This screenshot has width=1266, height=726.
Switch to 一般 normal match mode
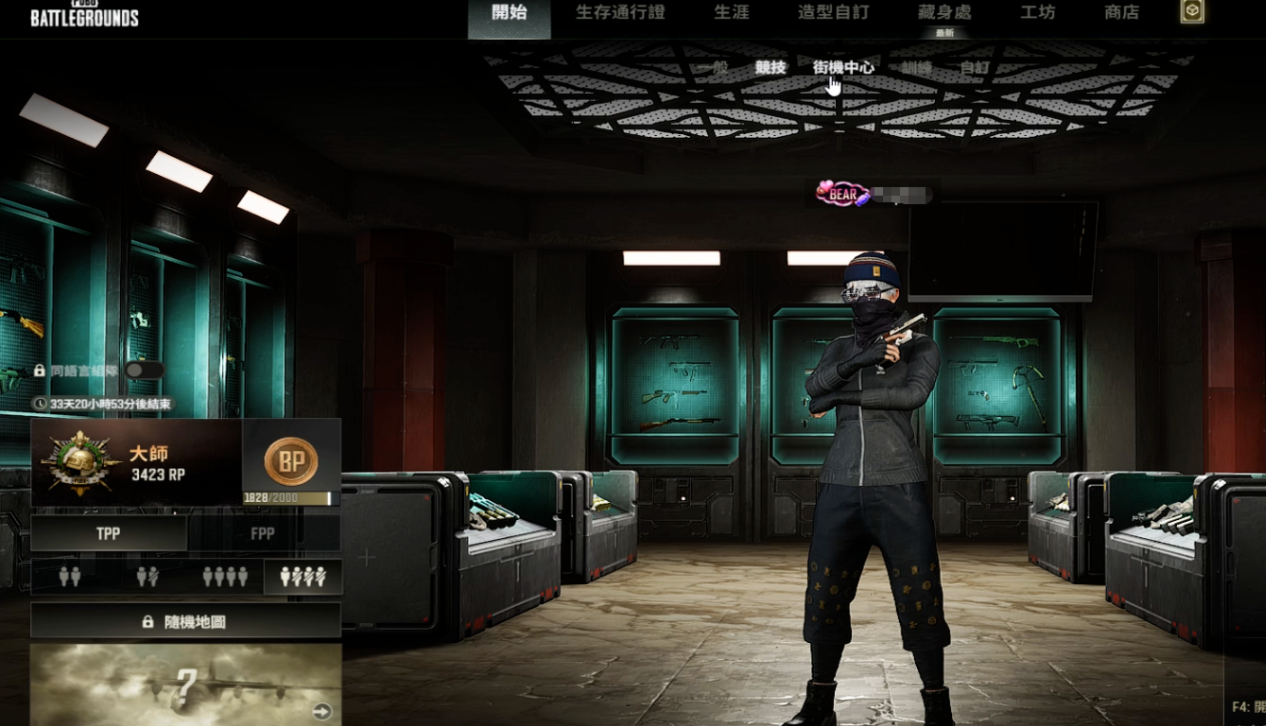(712, 68)
